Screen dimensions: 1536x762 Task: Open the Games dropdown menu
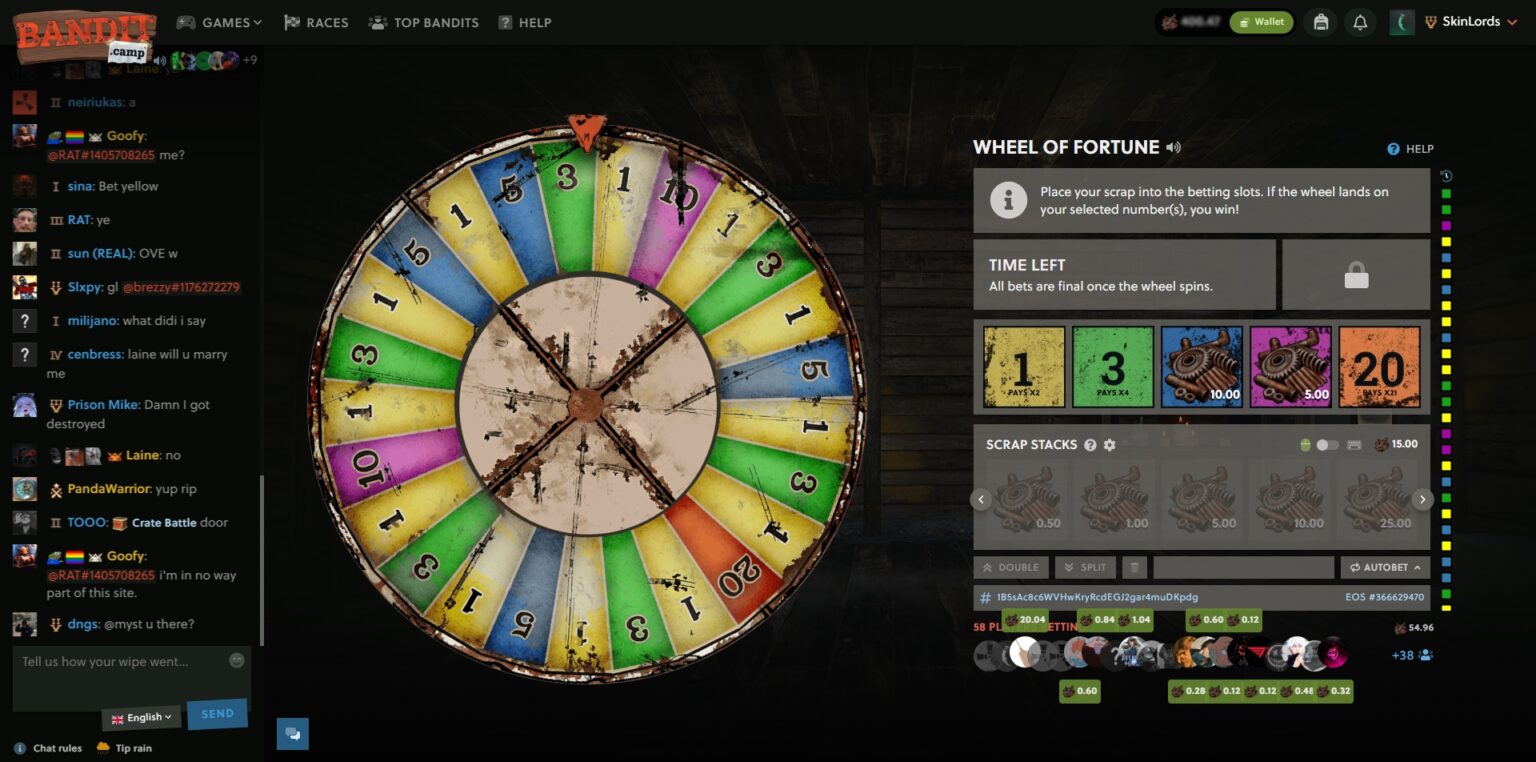[x=219, y=22]
